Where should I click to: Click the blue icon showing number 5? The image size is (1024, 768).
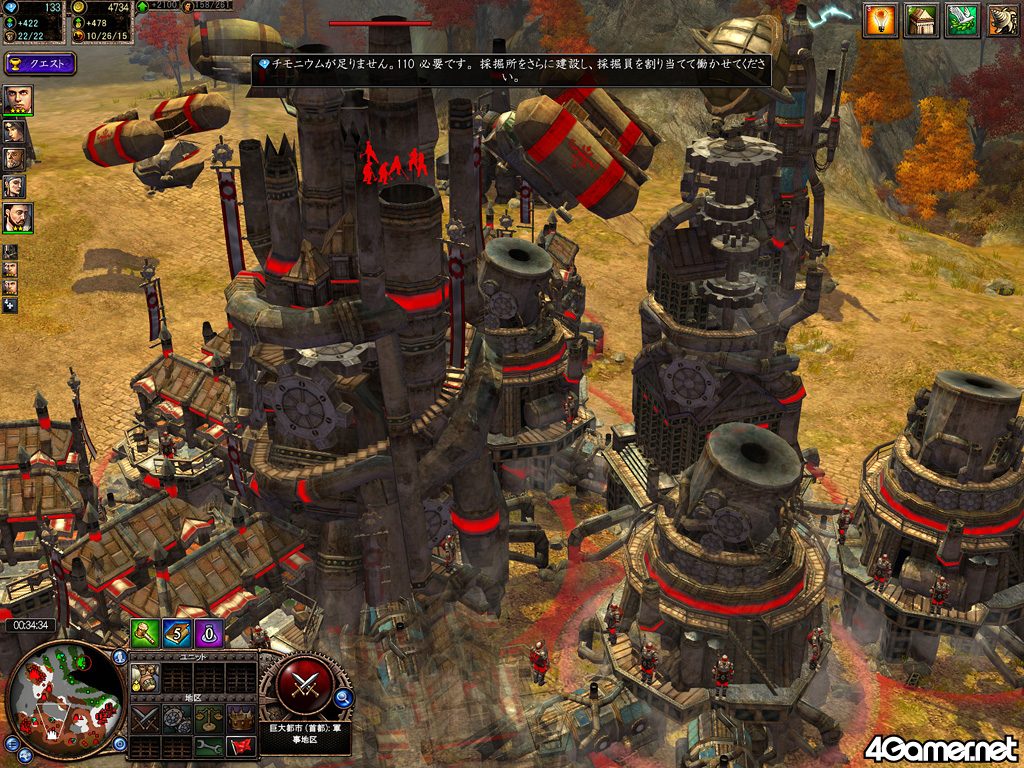pyautogui.click(x=178, y=633)
